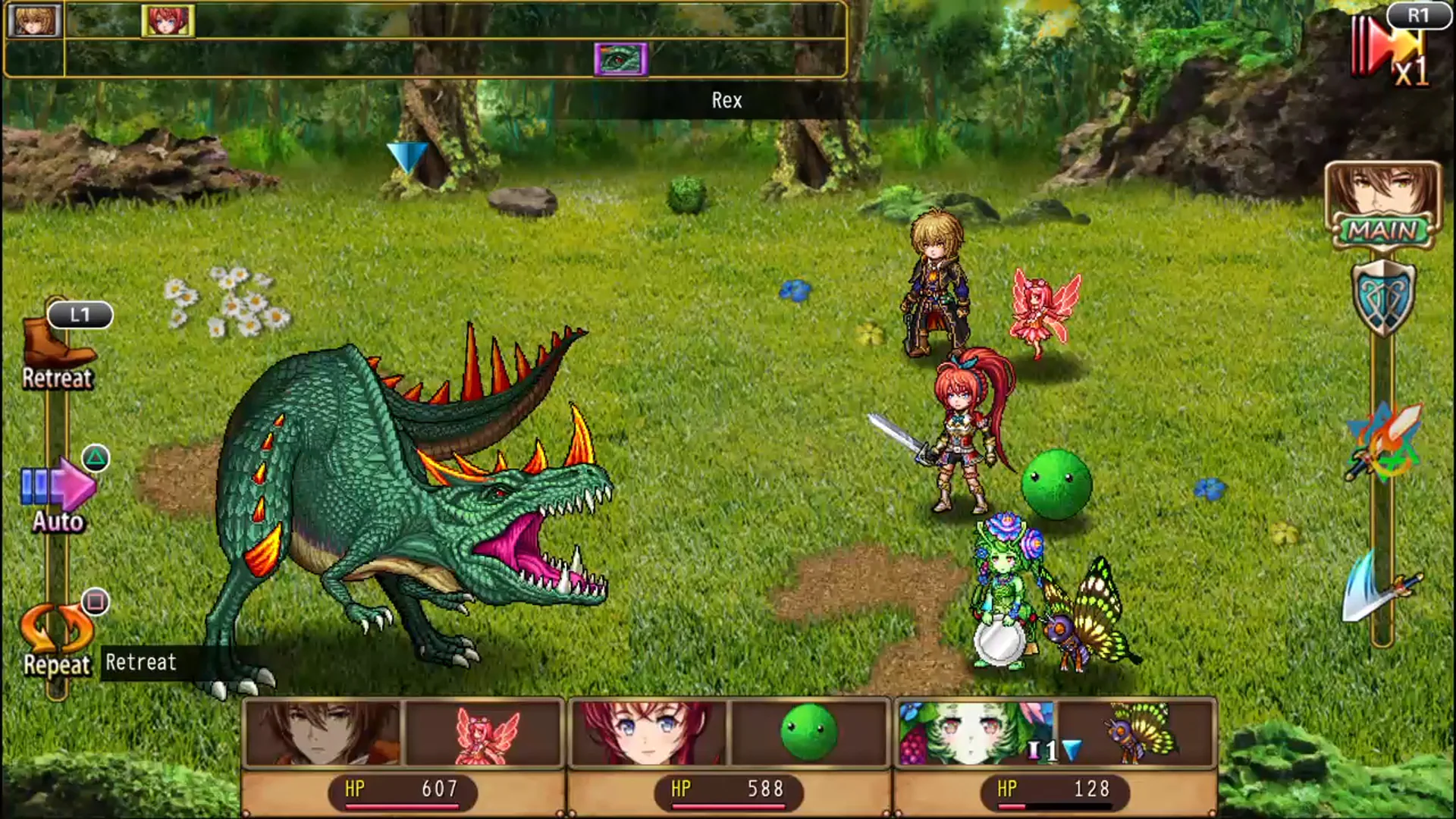The width and height of the screenshot is (1456, 819).
Task: Switch to the blonde hero's turn portrait
Action: (36, 20)
